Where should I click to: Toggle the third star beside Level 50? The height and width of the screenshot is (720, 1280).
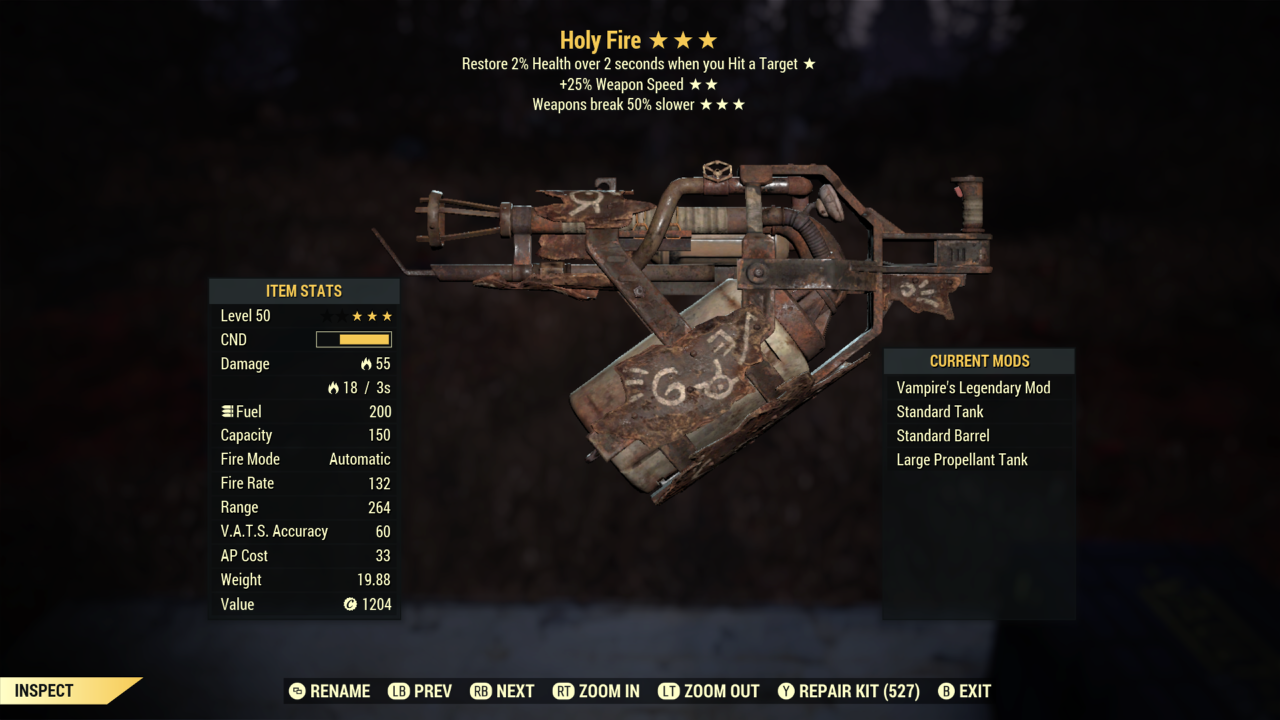(x=356, y=315)
